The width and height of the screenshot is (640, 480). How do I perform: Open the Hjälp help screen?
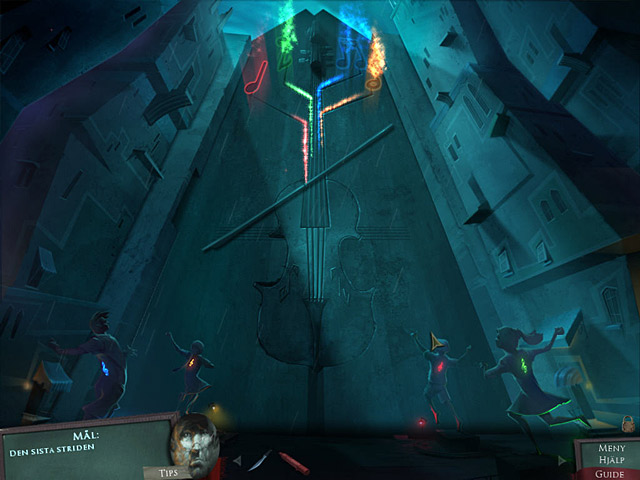(x=611, y=459)
